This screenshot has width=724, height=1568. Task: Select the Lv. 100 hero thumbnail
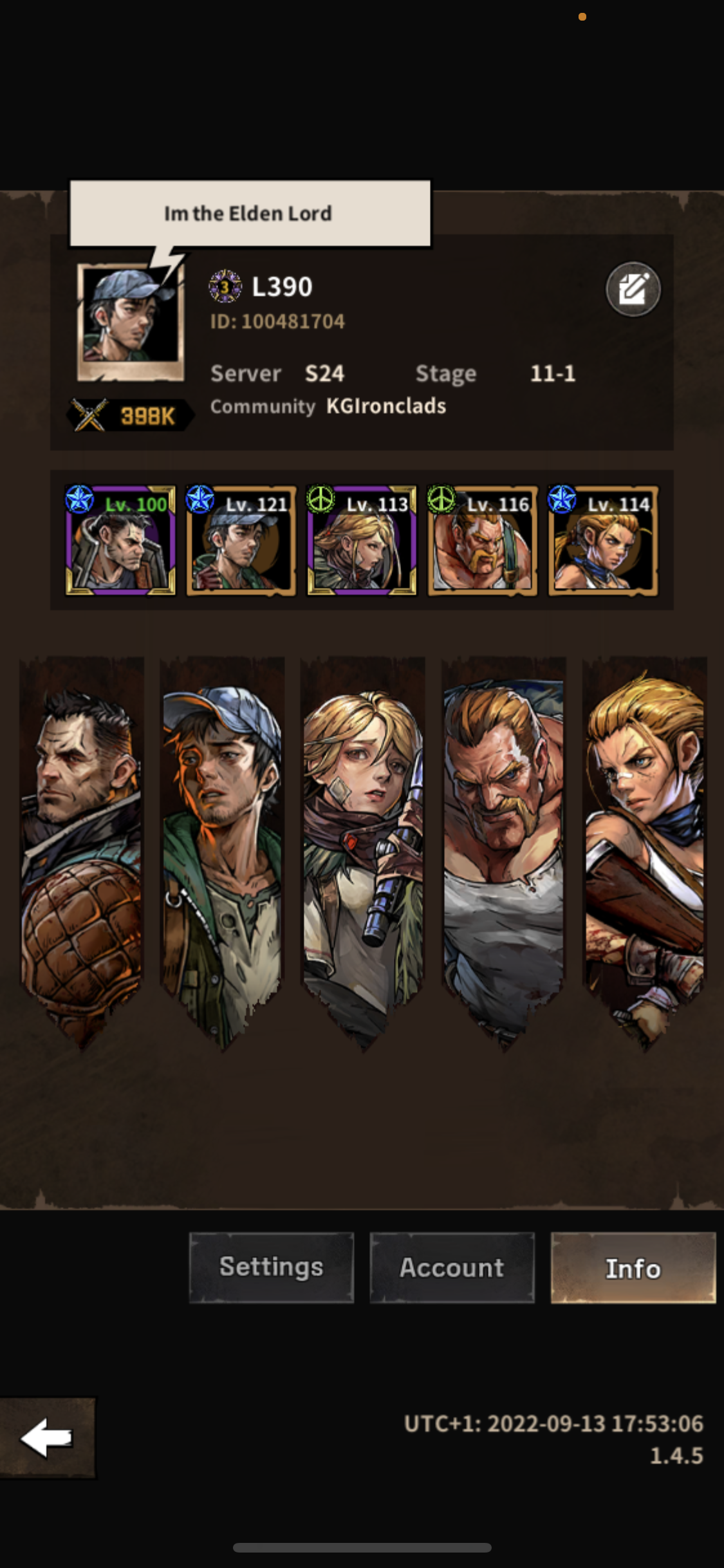[120, 541]
